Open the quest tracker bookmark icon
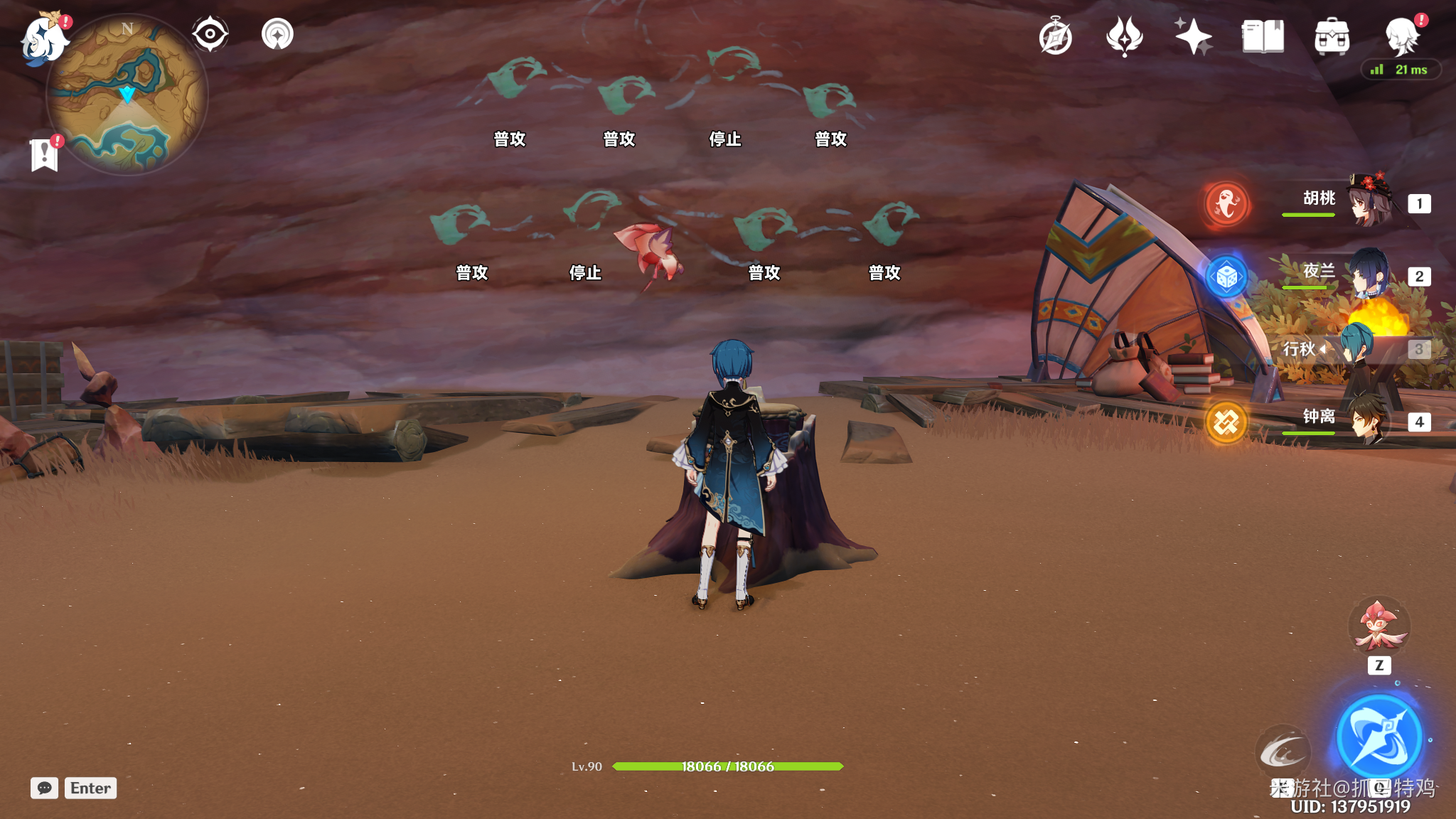This screenshot has height=819, width=1456. [x=44, y=154]
